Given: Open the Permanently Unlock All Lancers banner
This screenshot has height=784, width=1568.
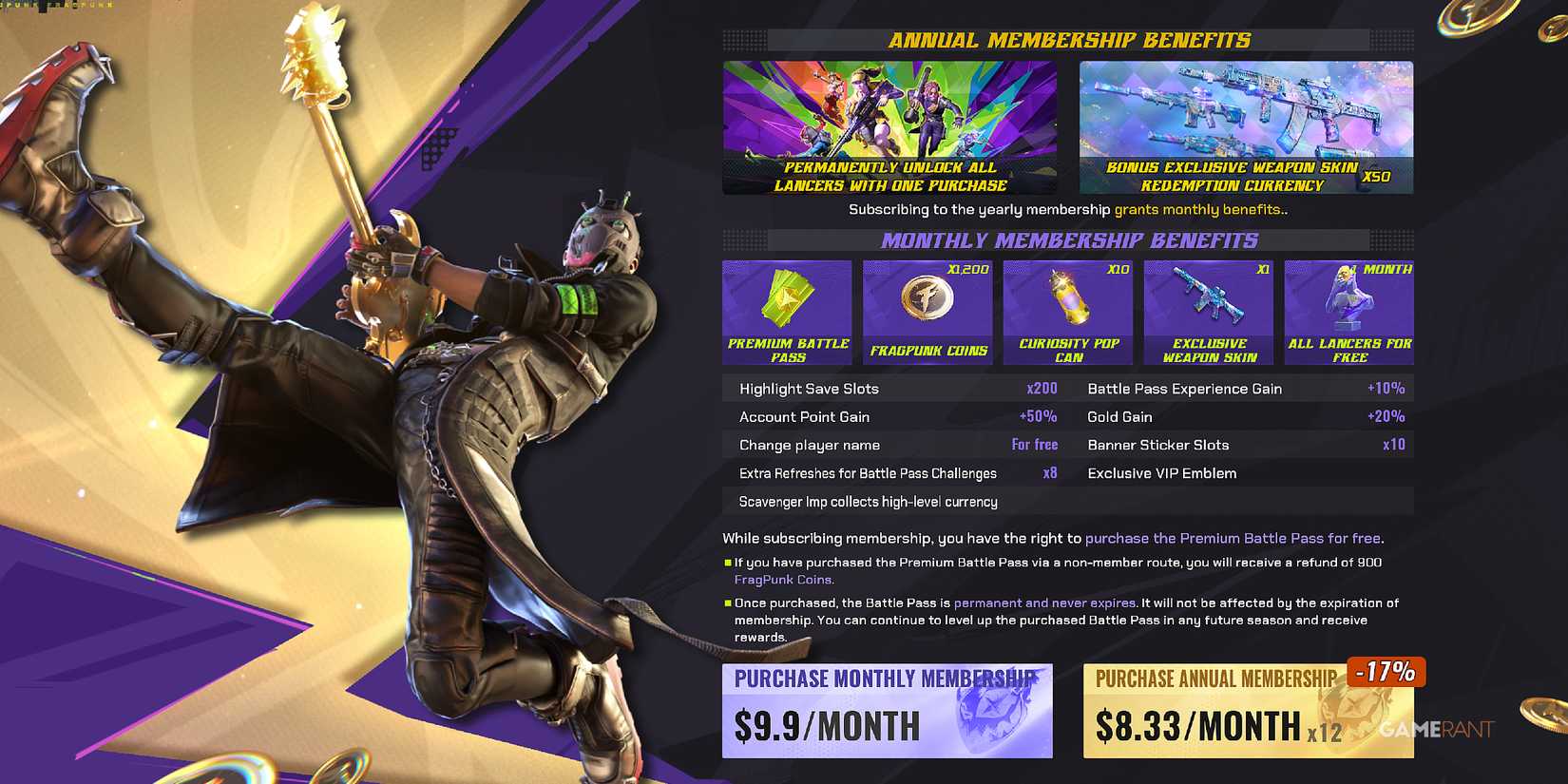Looking at the screenshot, I should [890, 126].
